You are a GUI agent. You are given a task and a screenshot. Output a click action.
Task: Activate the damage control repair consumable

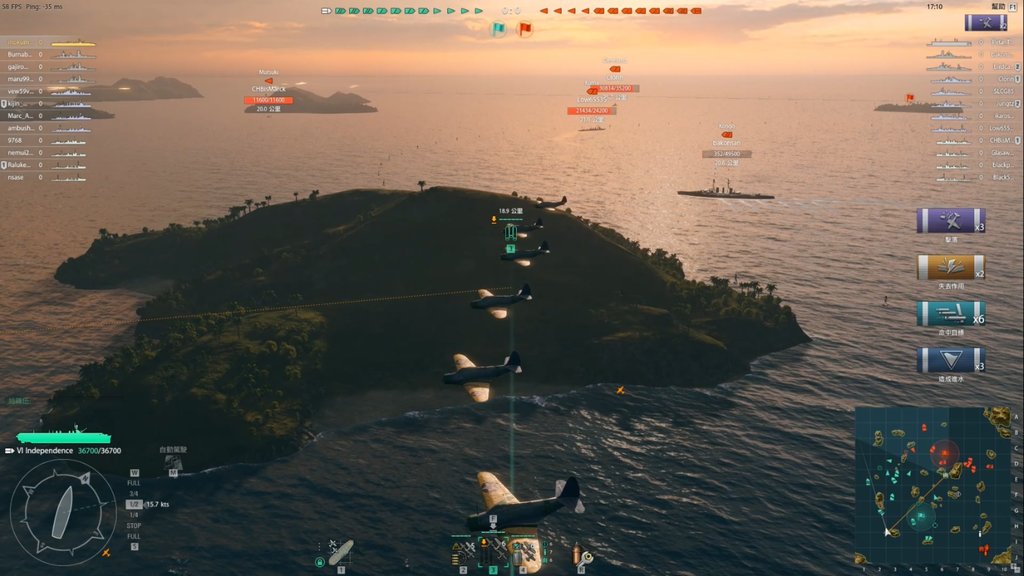[581, 555]
